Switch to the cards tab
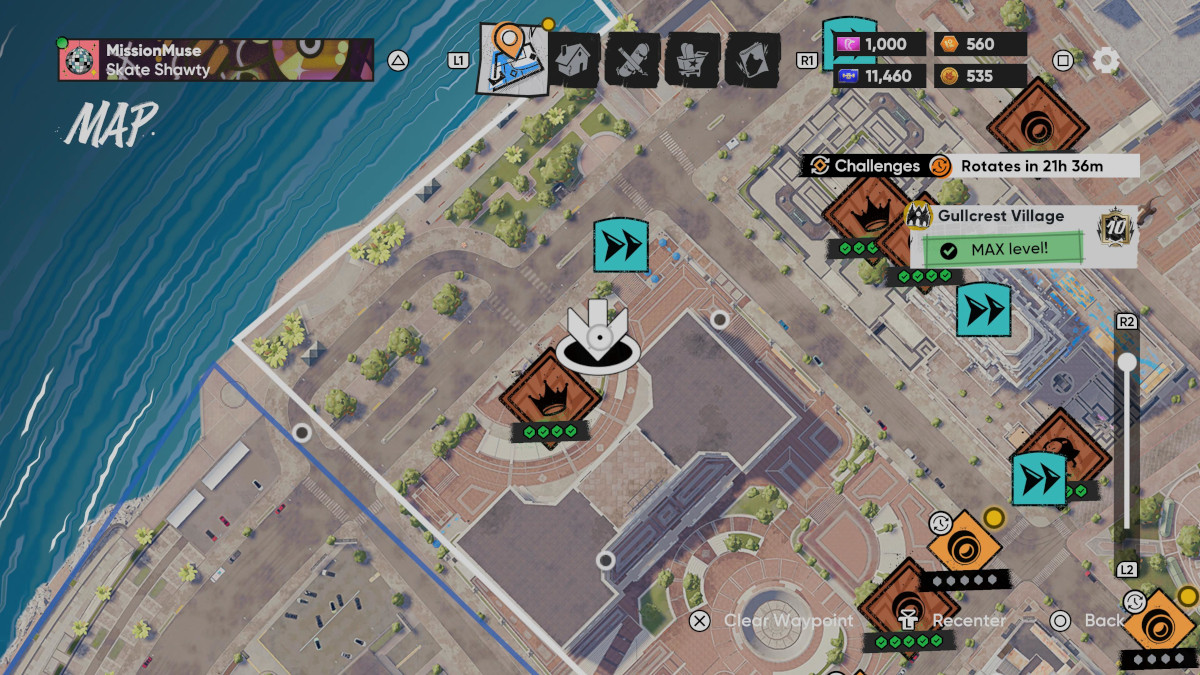Viewport: 1200px width, 675px height. [x=752, y=60]
